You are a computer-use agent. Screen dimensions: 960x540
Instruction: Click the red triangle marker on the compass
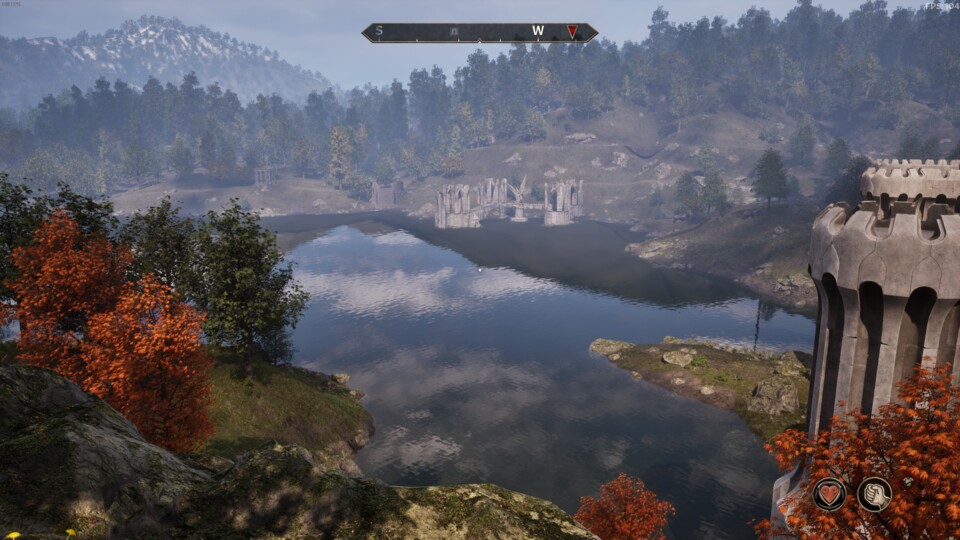(x=572, y=32)
